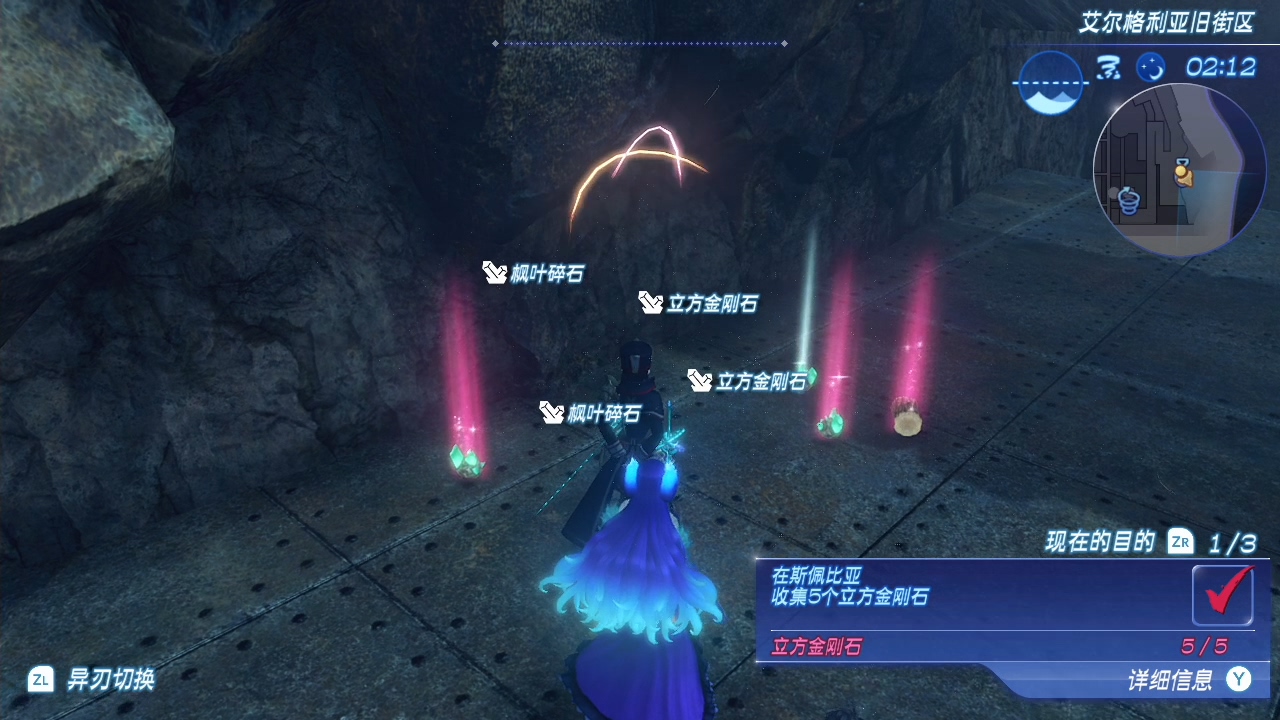Click the red checkmark completion box

coord(1222,594)
